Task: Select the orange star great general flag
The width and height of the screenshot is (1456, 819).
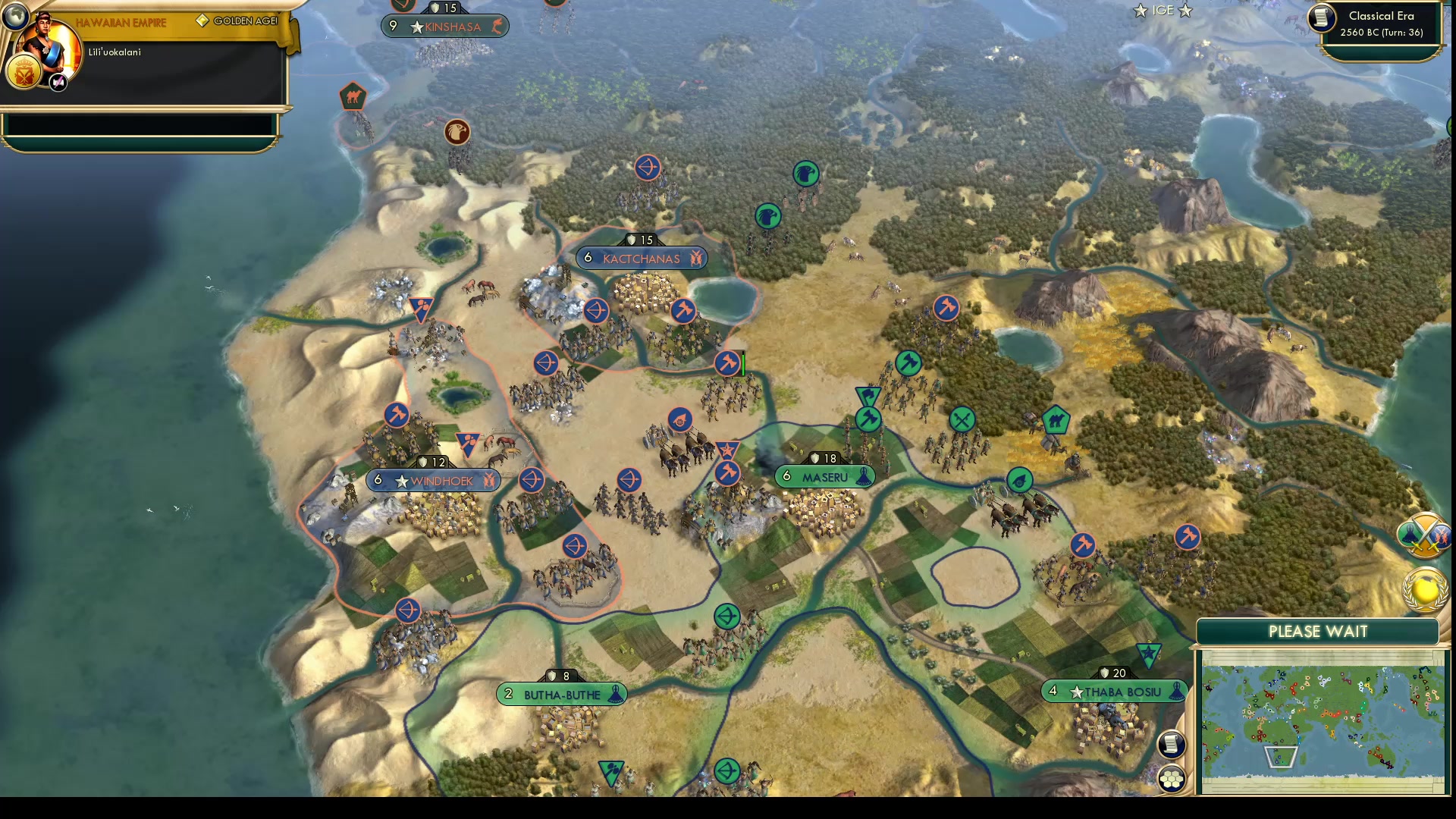Action: [x=727, y=449]
